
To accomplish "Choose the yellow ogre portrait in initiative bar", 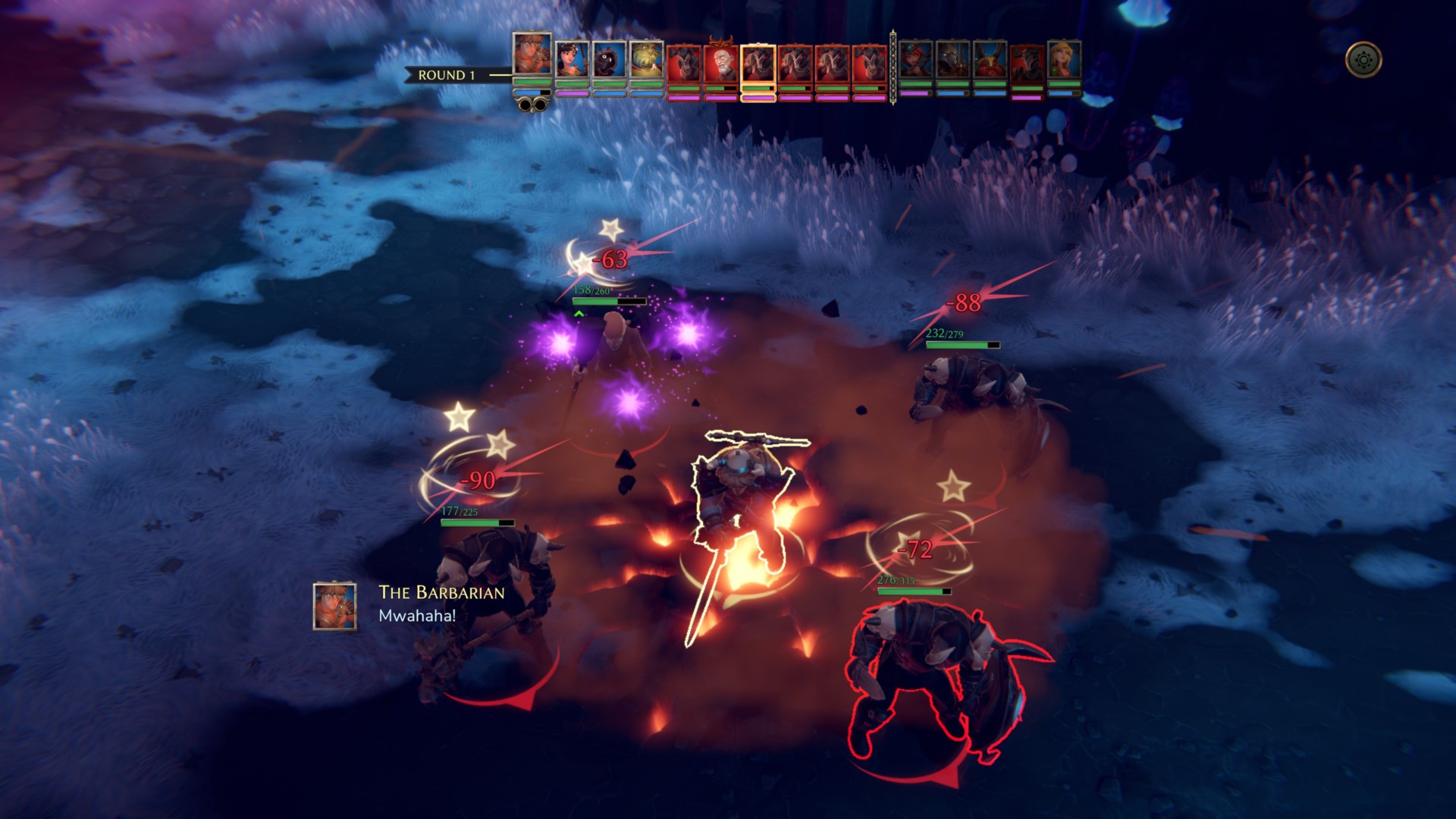I will point(646,60).
